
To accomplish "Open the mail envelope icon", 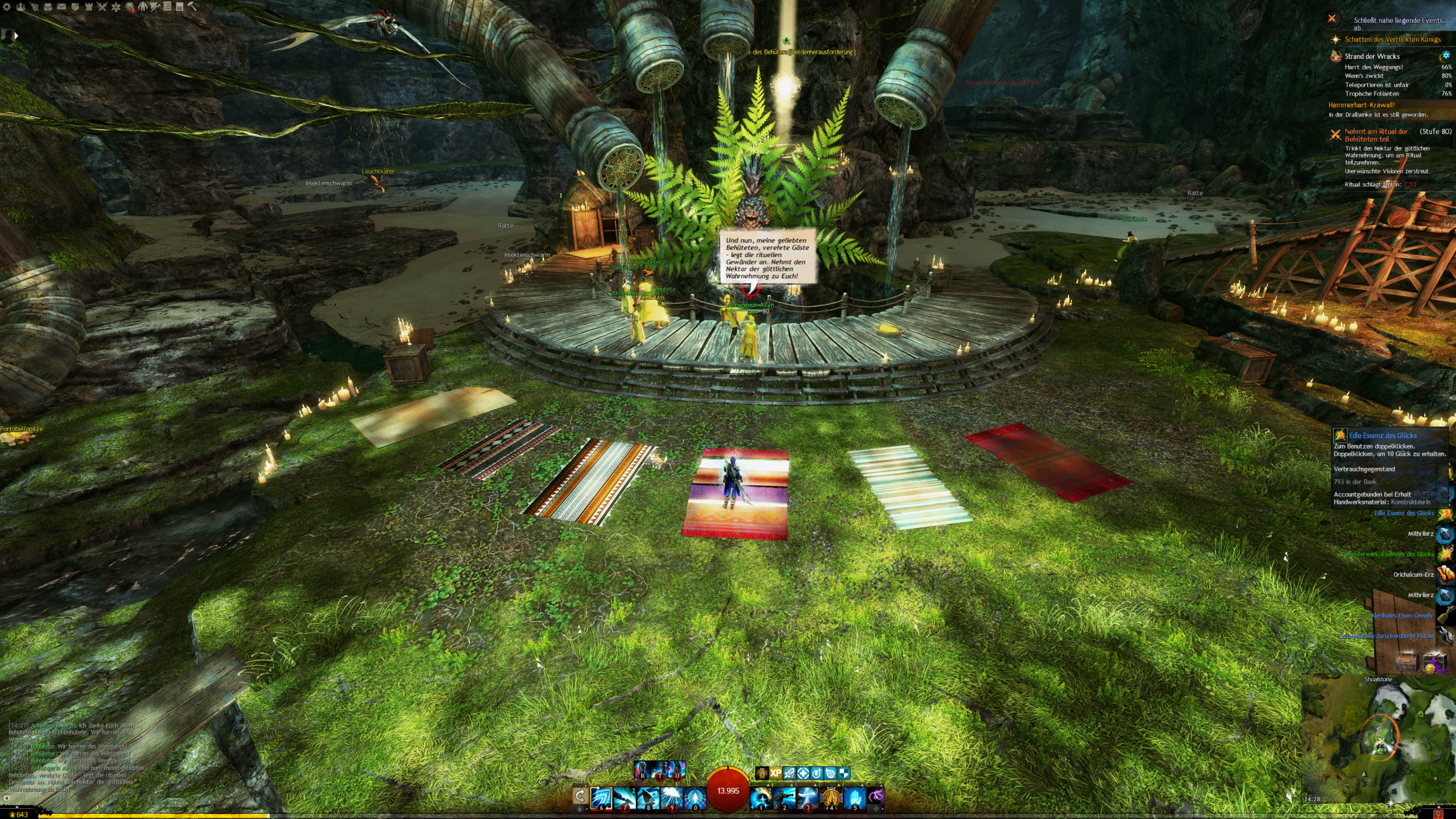I will click(x=61, y=7).
